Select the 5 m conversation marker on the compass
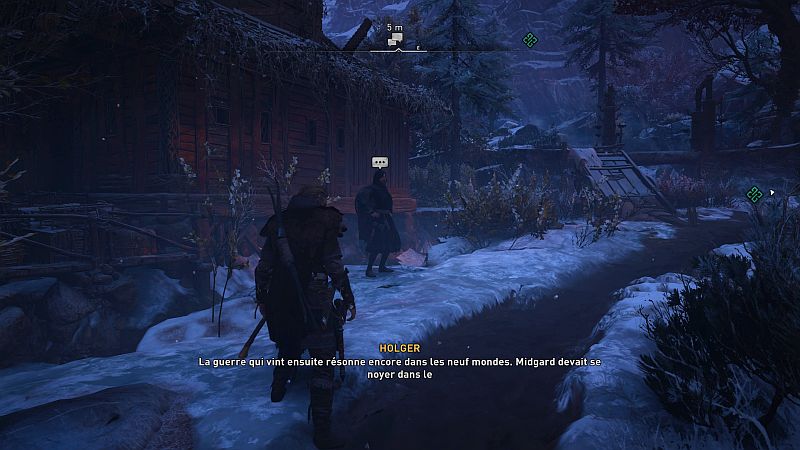Image resolution: width=800 pixels, height=450 pixels. click(x=396, y=40)
